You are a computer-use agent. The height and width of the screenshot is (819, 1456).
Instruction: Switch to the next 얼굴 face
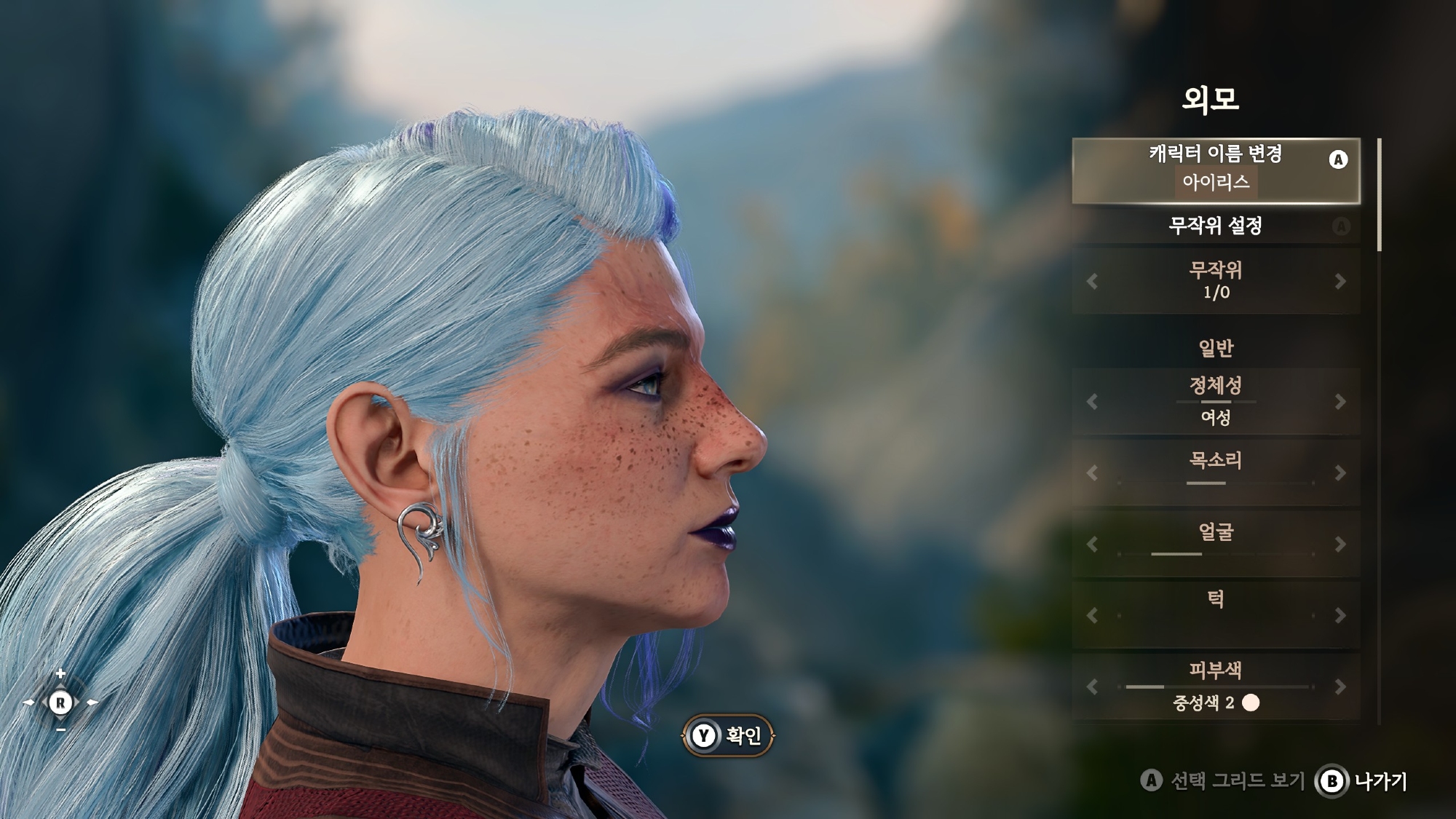pos(1340,544)
